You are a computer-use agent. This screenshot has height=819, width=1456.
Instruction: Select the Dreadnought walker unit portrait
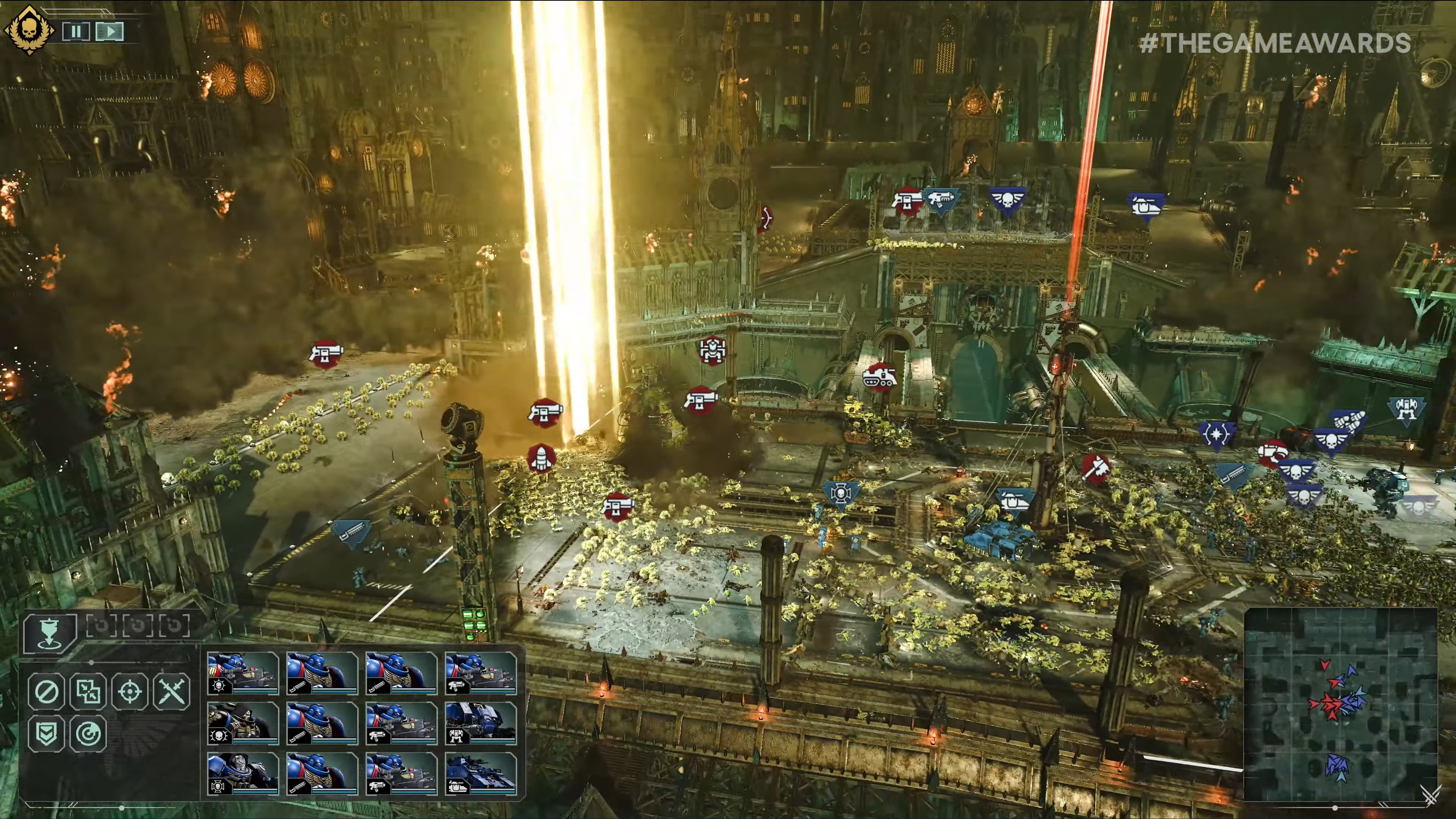pos(480,723)
